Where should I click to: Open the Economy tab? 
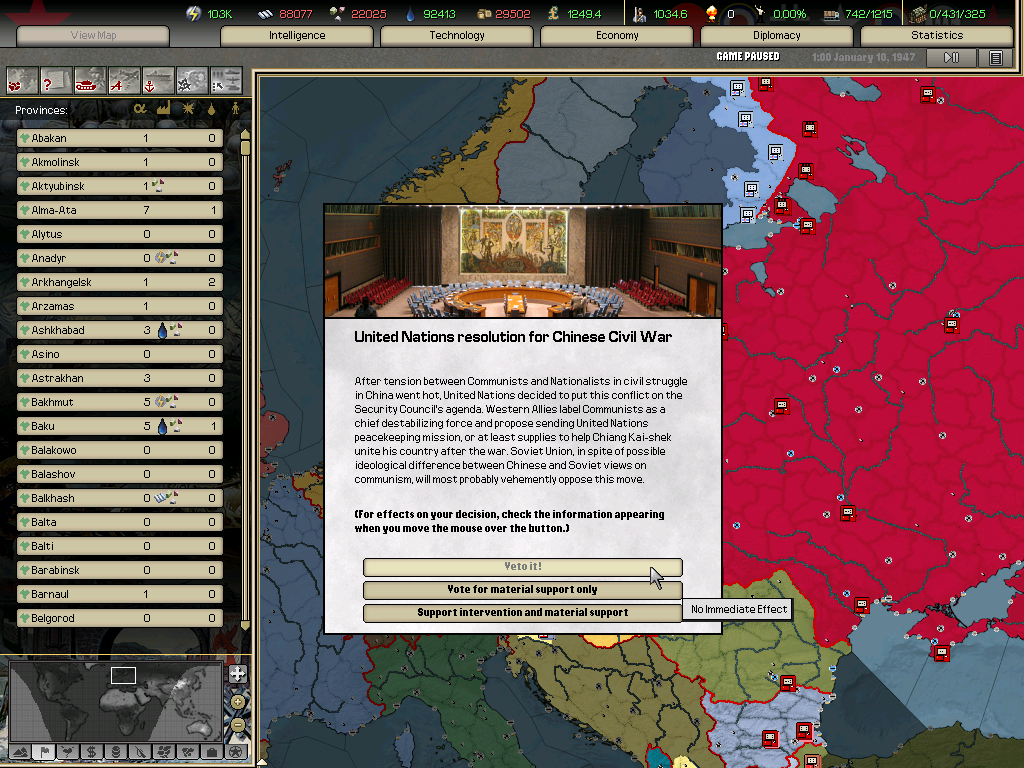pos(617,36)
